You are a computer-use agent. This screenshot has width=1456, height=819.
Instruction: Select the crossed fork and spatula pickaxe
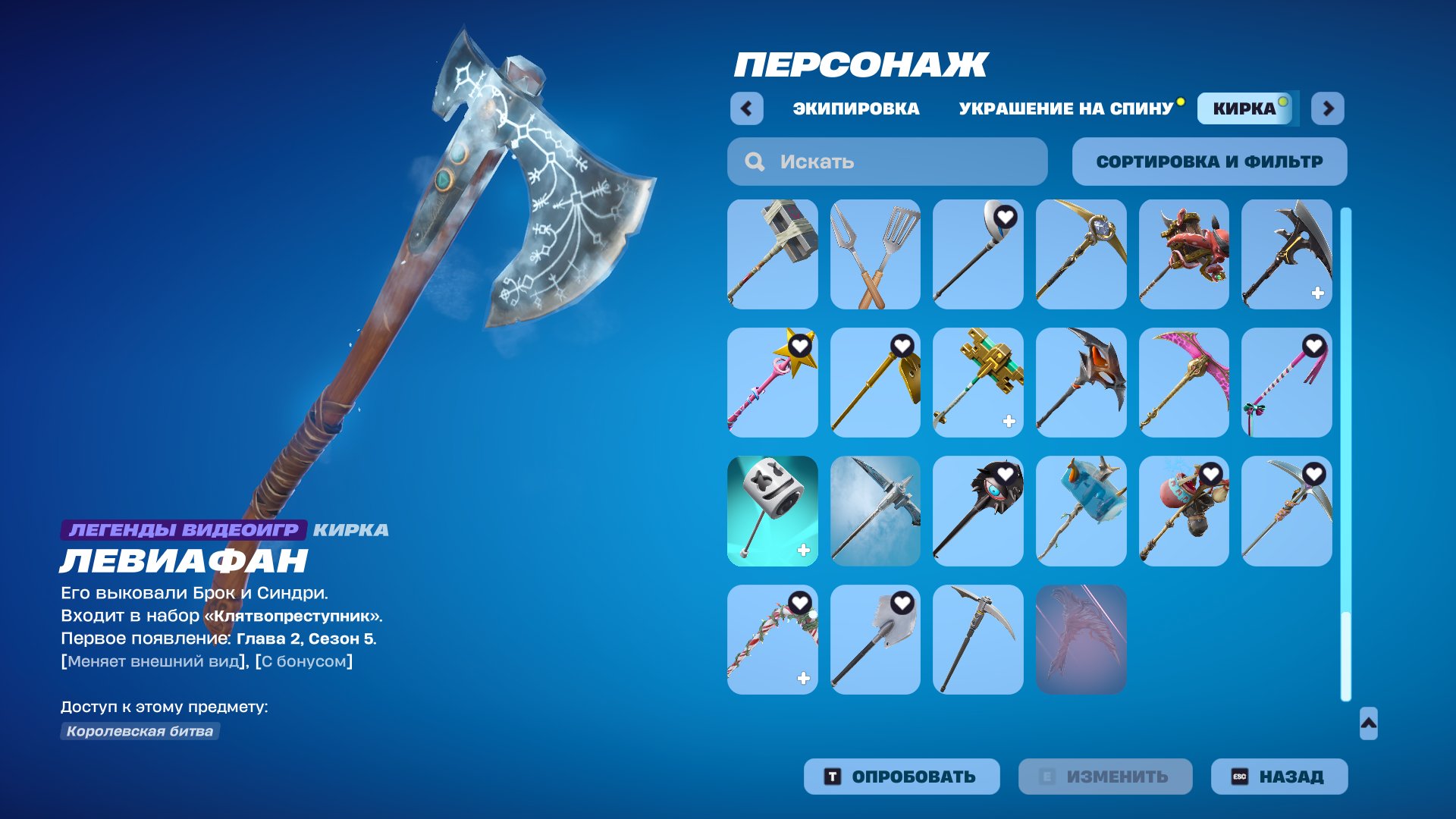pos(876,254)
